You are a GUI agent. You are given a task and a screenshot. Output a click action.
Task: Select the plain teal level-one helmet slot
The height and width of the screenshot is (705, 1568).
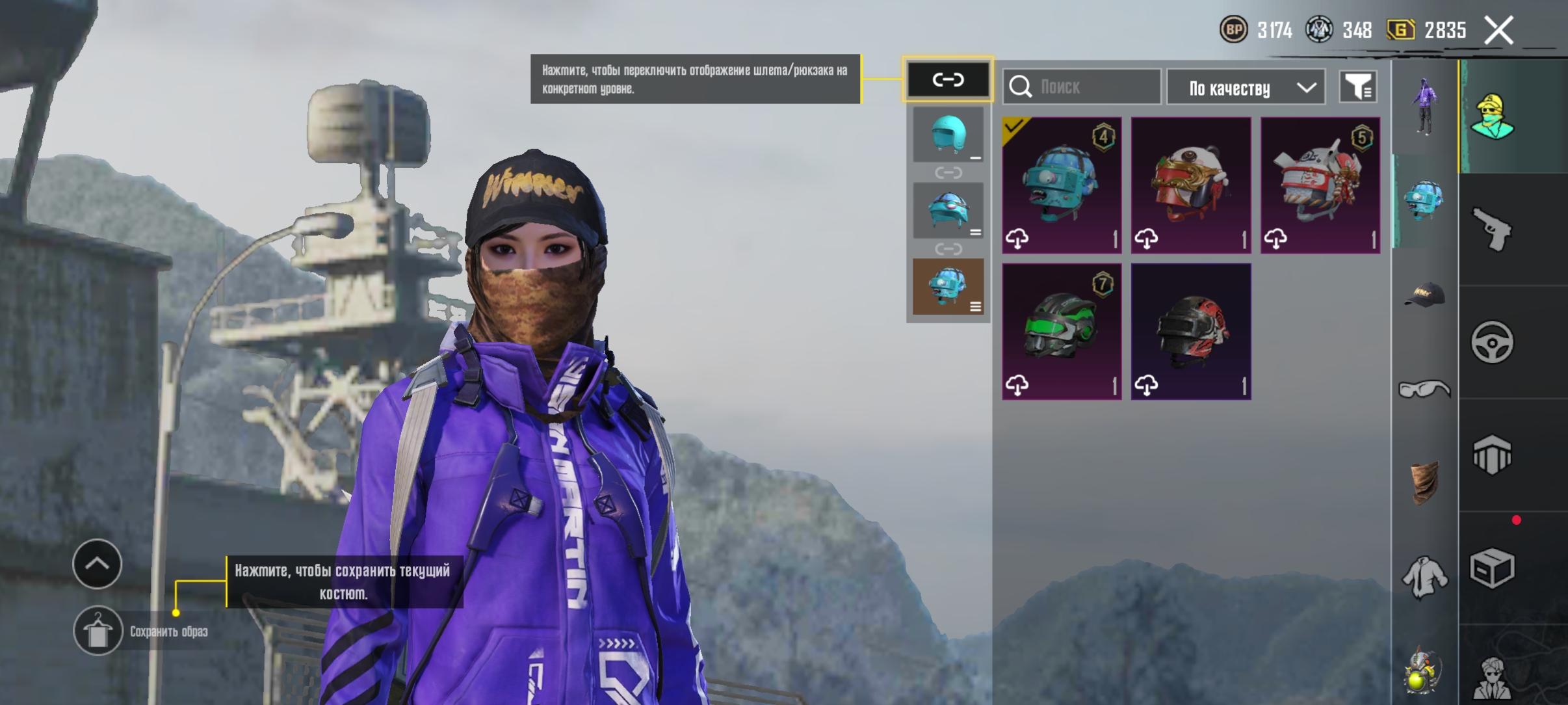pyautogui.click(x=948, y=135)
